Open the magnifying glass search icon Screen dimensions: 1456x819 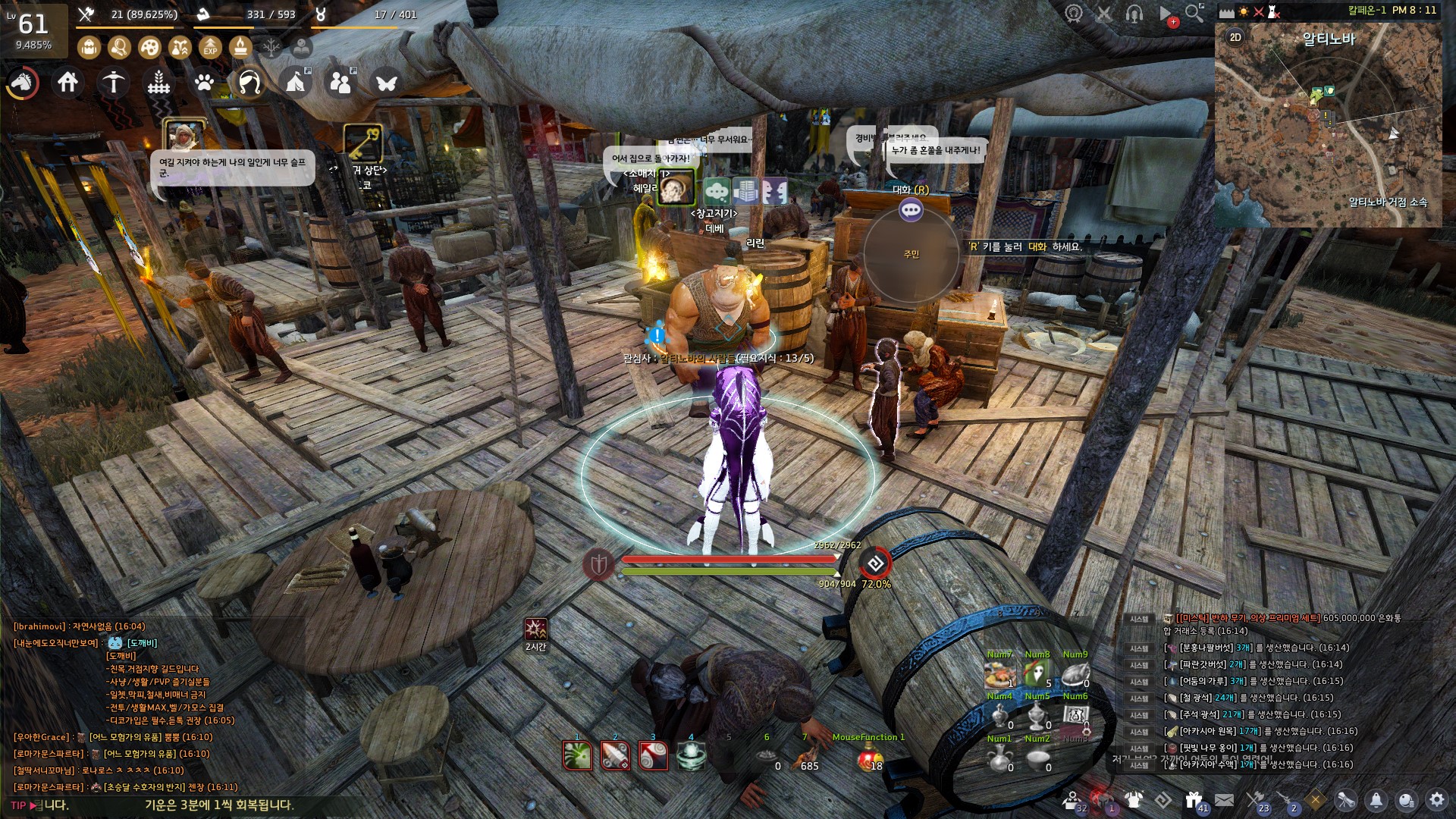[x=1194, y=13]
